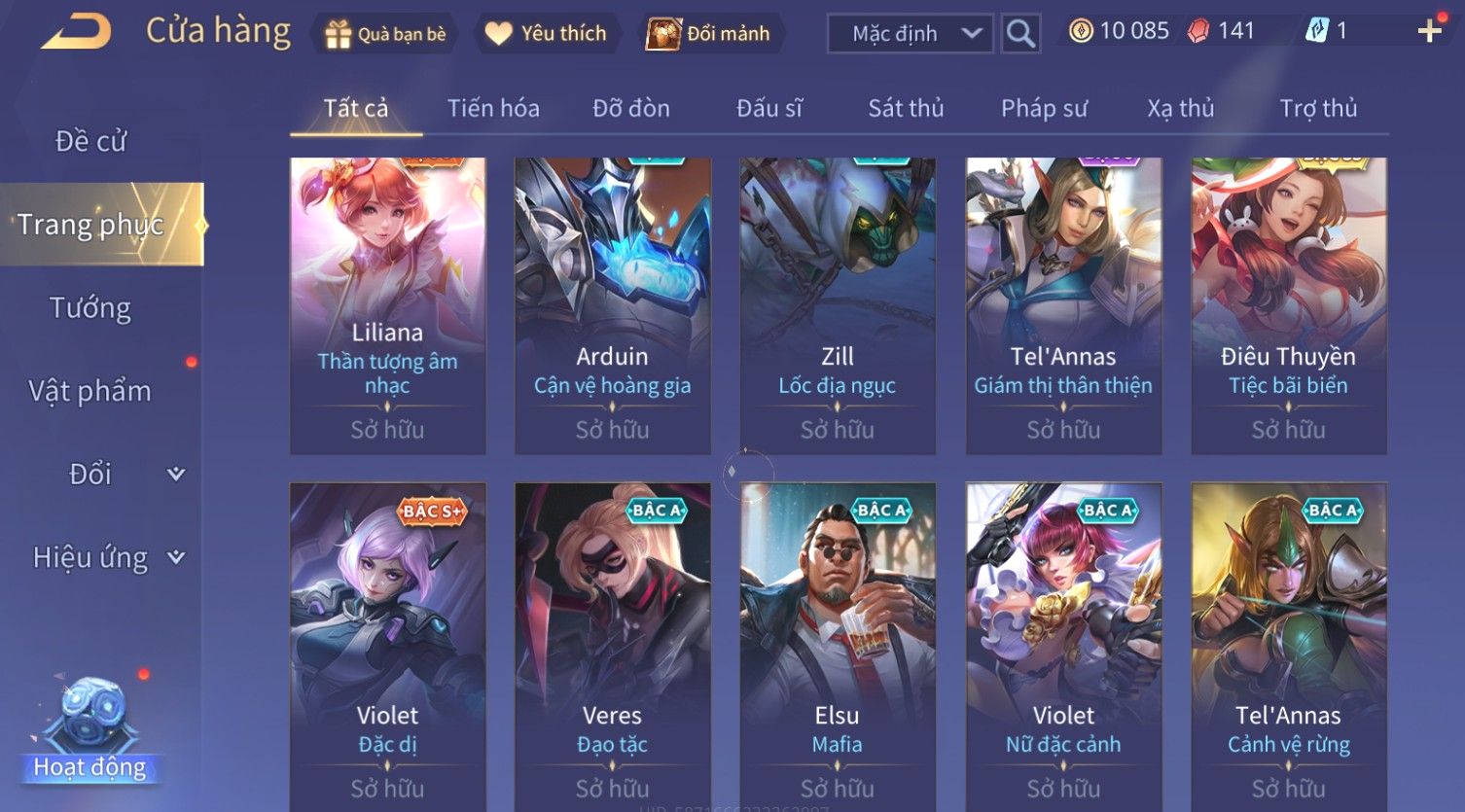Select Liliana Thần tượng âm nhạc skin card
This screenshot has width=1465, height=812.
click(387, 305)
